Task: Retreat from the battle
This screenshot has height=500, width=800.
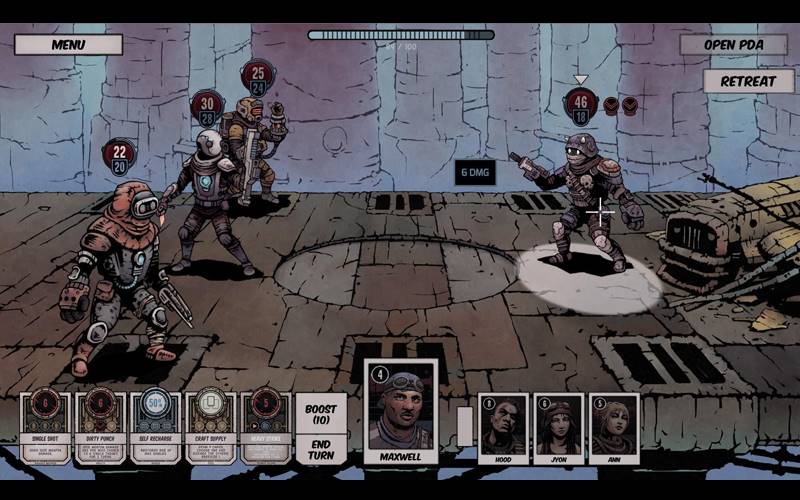Action: 748,81
